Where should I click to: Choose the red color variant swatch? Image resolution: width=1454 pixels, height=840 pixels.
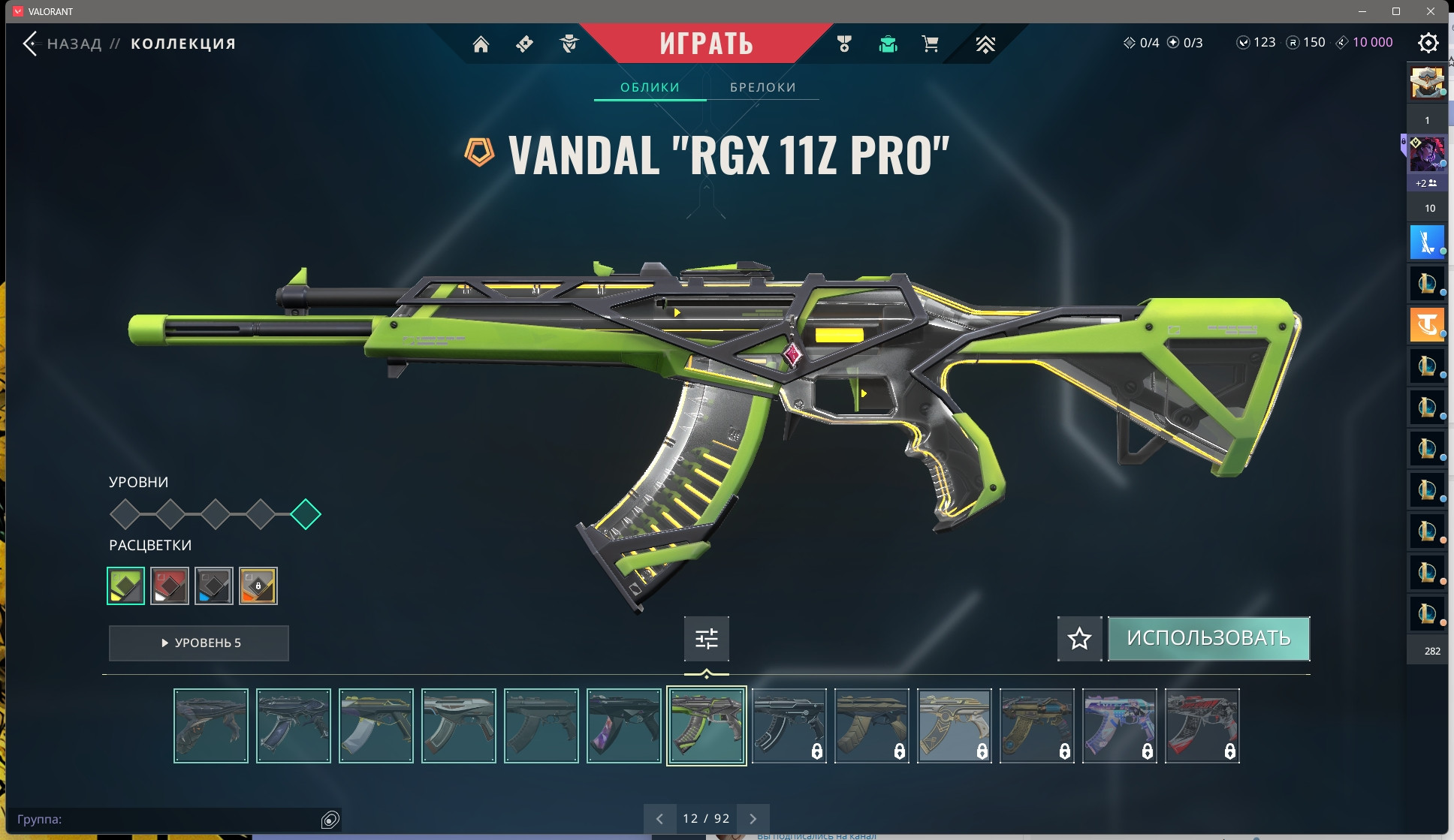(x=170, y=586)
